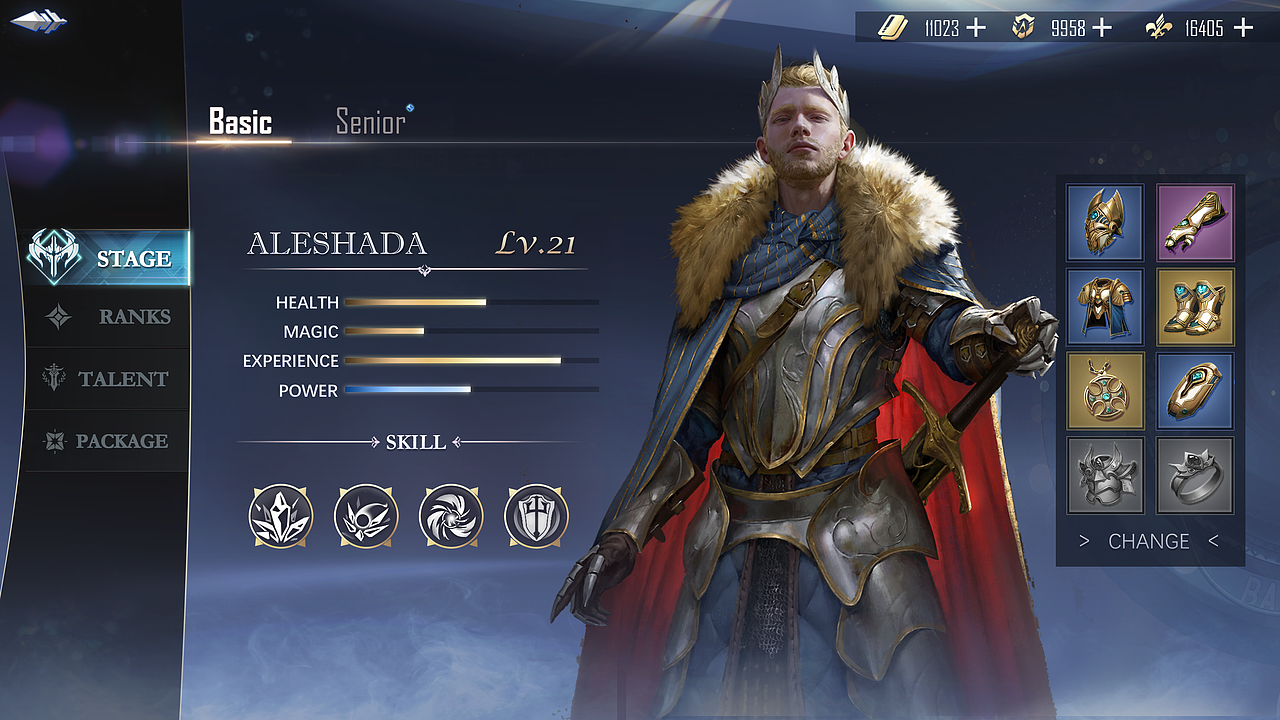The height and width of the screenshot is (720, 1280).
Task: Open the TALENT menu
Action: pos(108,379)
